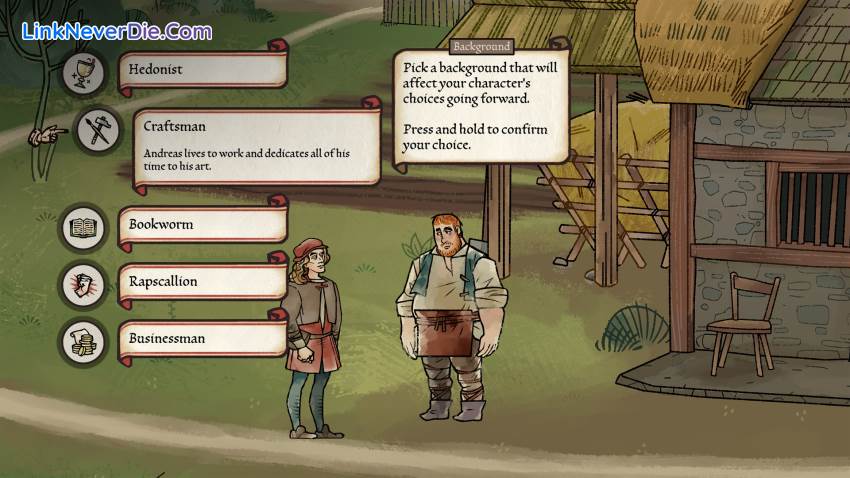Click the Businessman coins icon
The image size is (850, 478).
pos(83,341)
